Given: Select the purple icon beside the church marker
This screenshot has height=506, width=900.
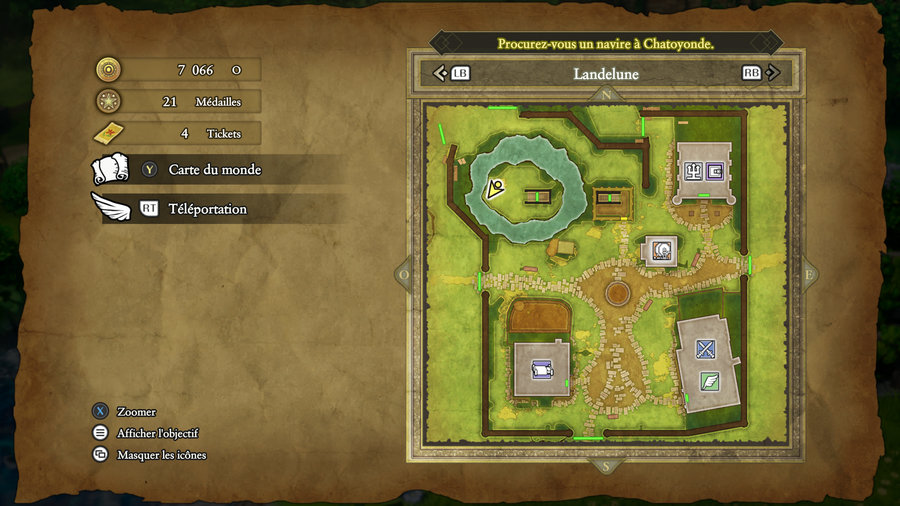Looking at the screenshot, I should point(715,171).
